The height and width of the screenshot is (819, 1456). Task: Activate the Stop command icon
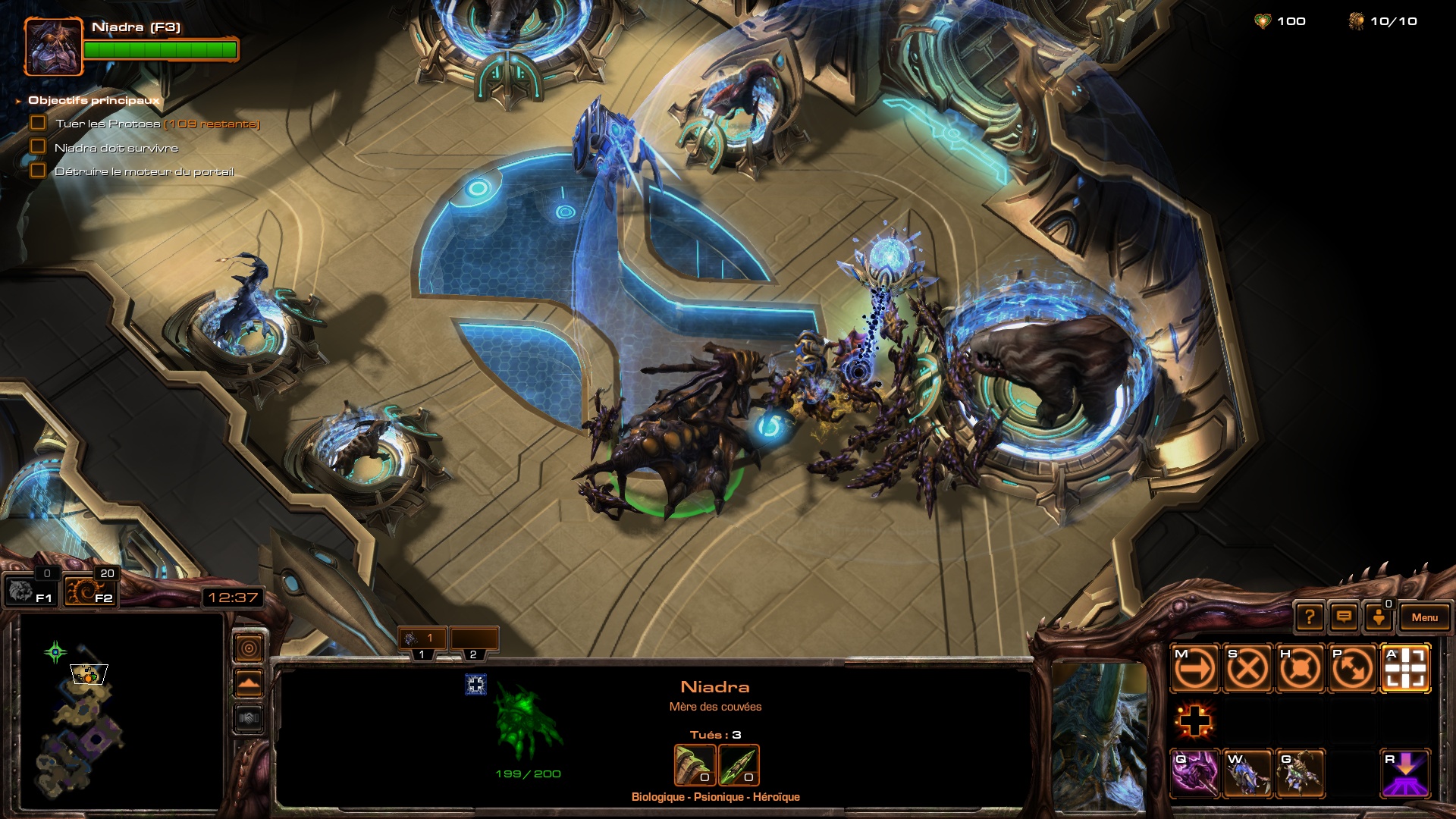[1247, 669]
